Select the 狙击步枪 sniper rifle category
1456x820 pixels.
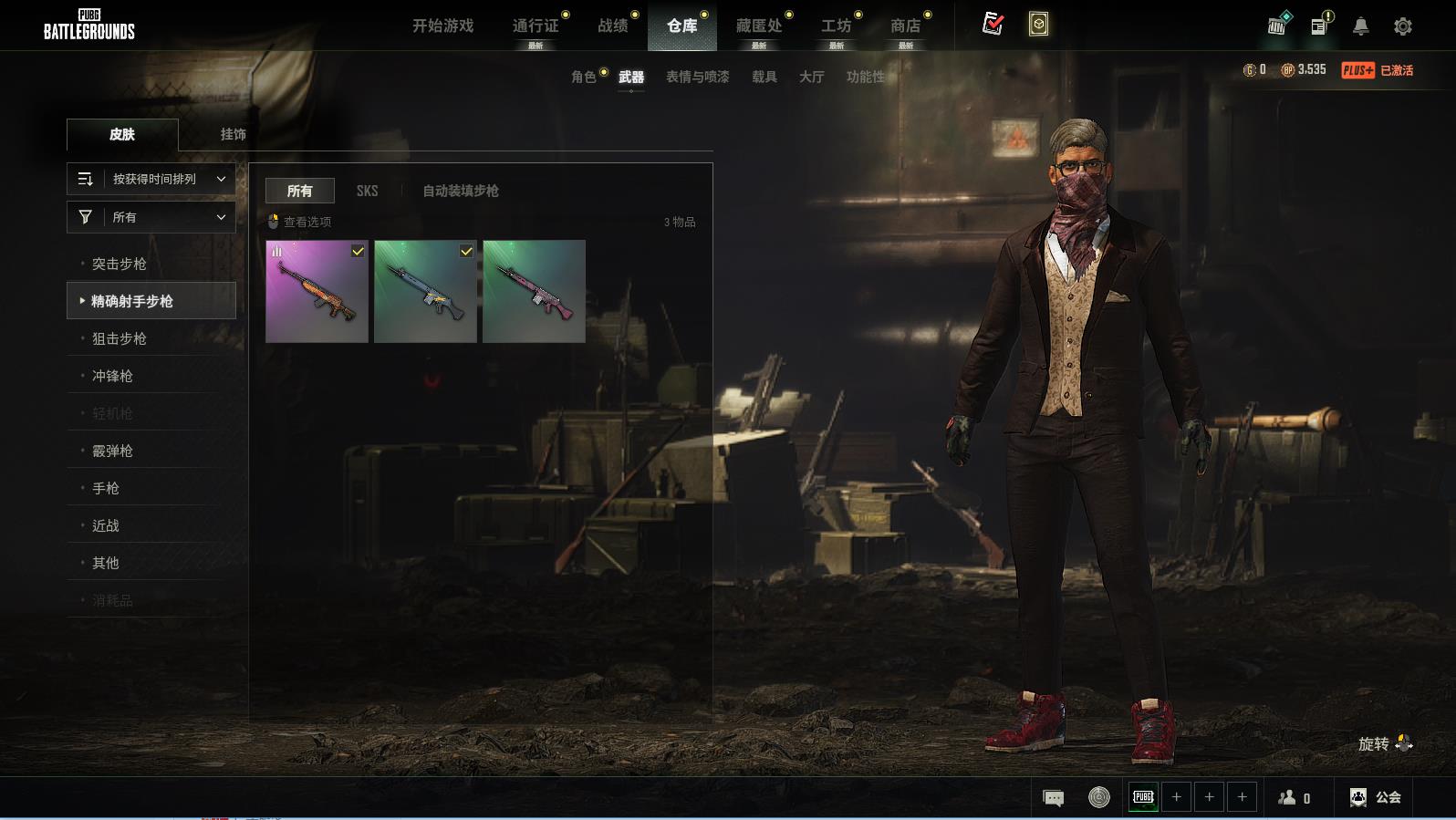[119, 338]
